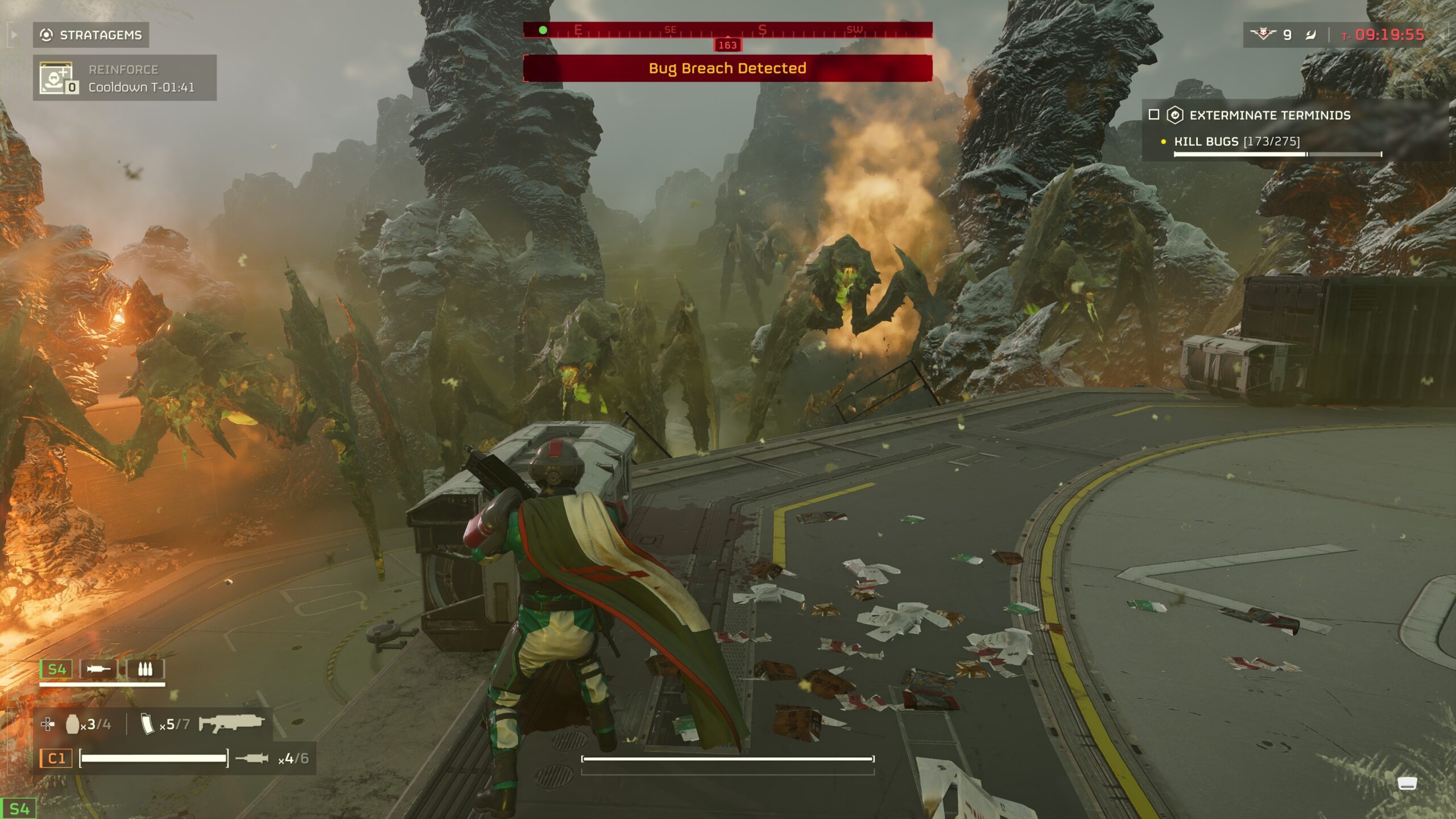Screen dimensions: 1456x819
Task: Click the Bug Breach Detected alert banner
Action: pyautogui.click(x=727, y=68)
